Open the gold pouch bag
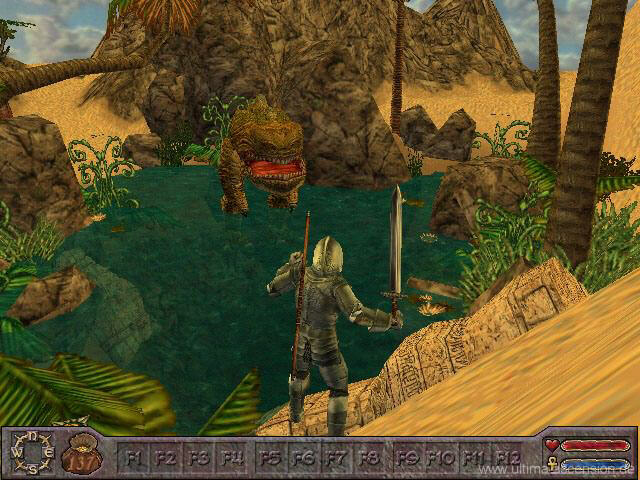This screenshot has height=480, width=640. (x=82, y=455)
